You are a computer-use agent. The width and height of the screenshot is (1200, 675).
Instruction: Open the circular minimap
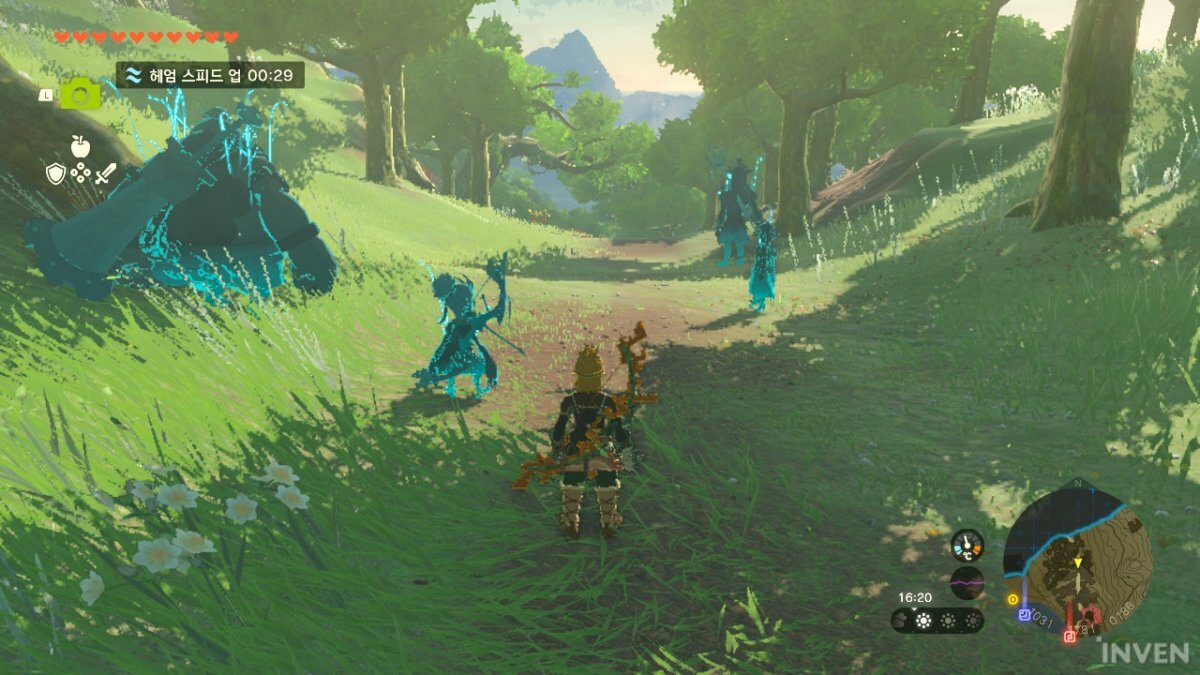pos(1077,559)
